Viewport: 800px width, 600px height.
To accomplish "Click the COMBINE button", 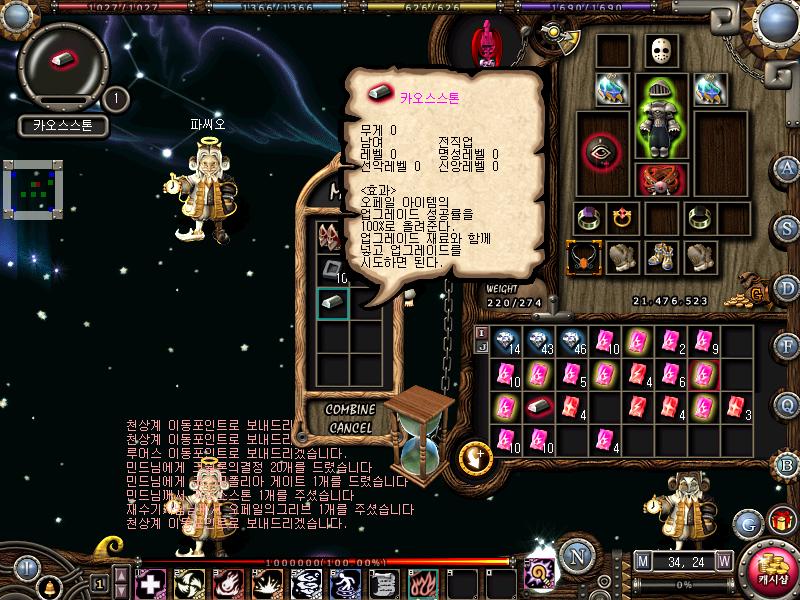I will pyautogui.click(x=350, y=410).
